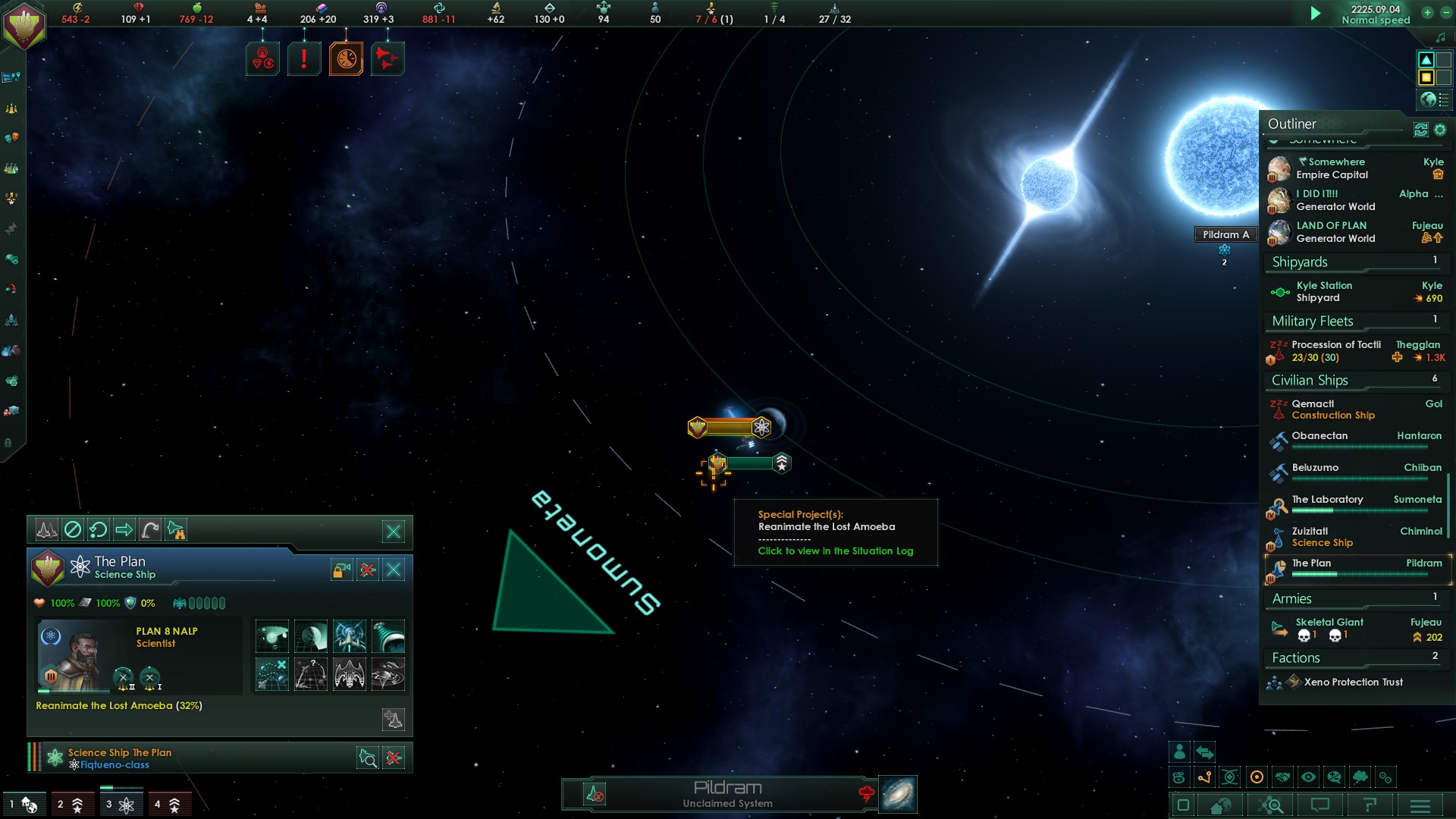The height and width of the screenshot is (819, 1456).
Task: Open the Xeno Protection Trust faction
Action: click(x=1353, y=682)
